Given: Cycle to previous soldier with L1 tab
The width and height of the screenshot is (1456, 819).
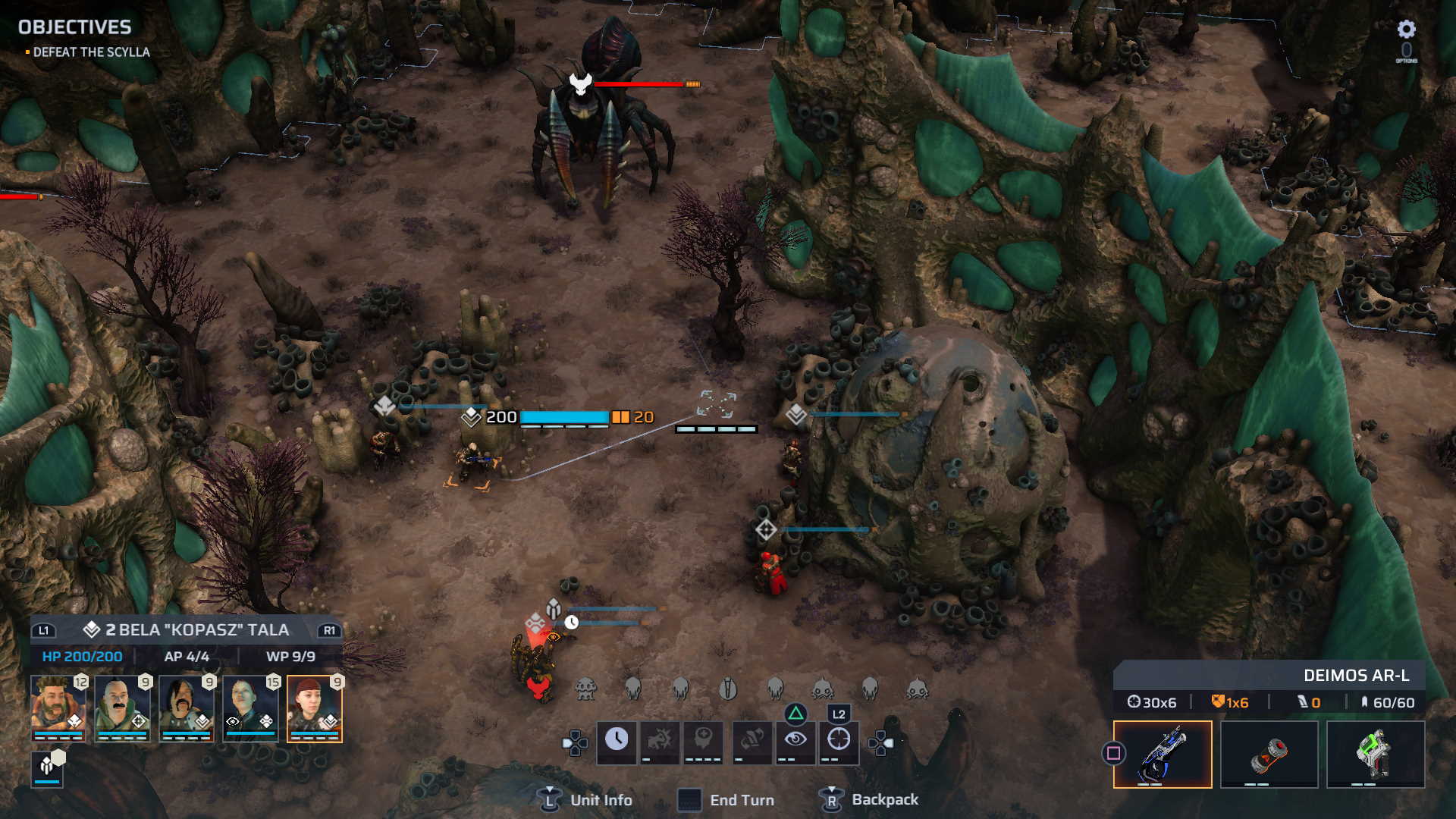Looking at the screenshot, I should coord(42,630).
